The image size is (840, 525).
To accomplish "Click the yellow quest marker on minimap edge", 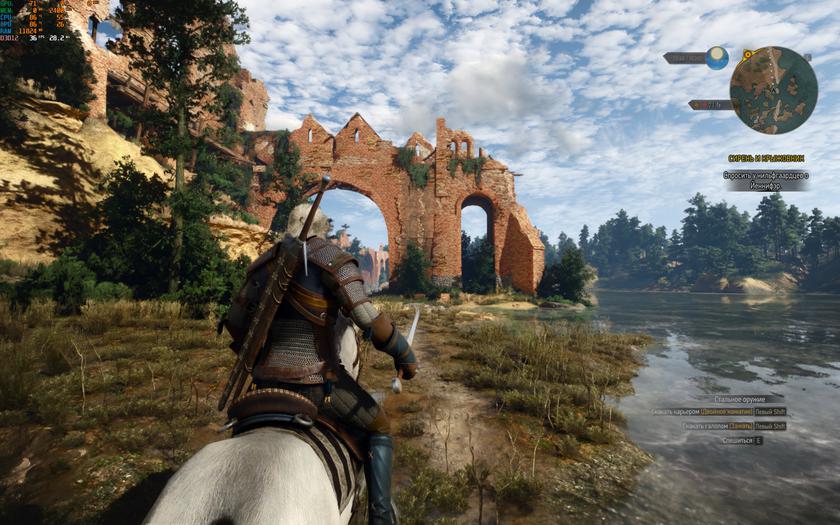I will point(747,53).
